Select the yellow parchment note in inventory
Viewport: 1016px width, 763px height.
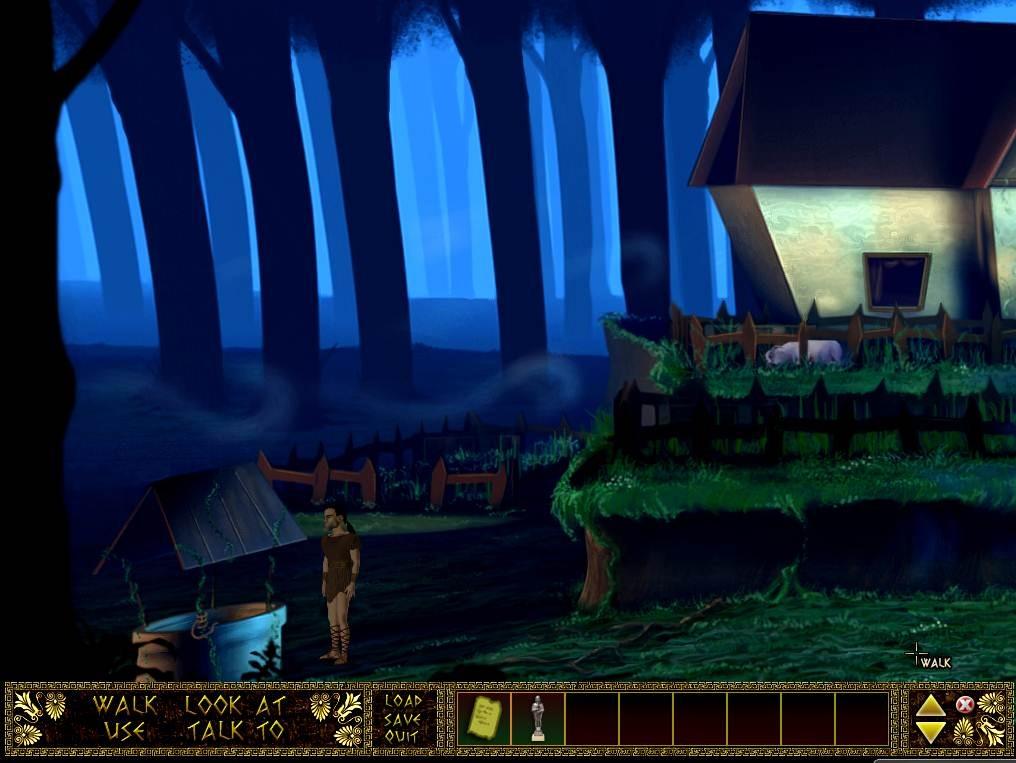(484, 718)
